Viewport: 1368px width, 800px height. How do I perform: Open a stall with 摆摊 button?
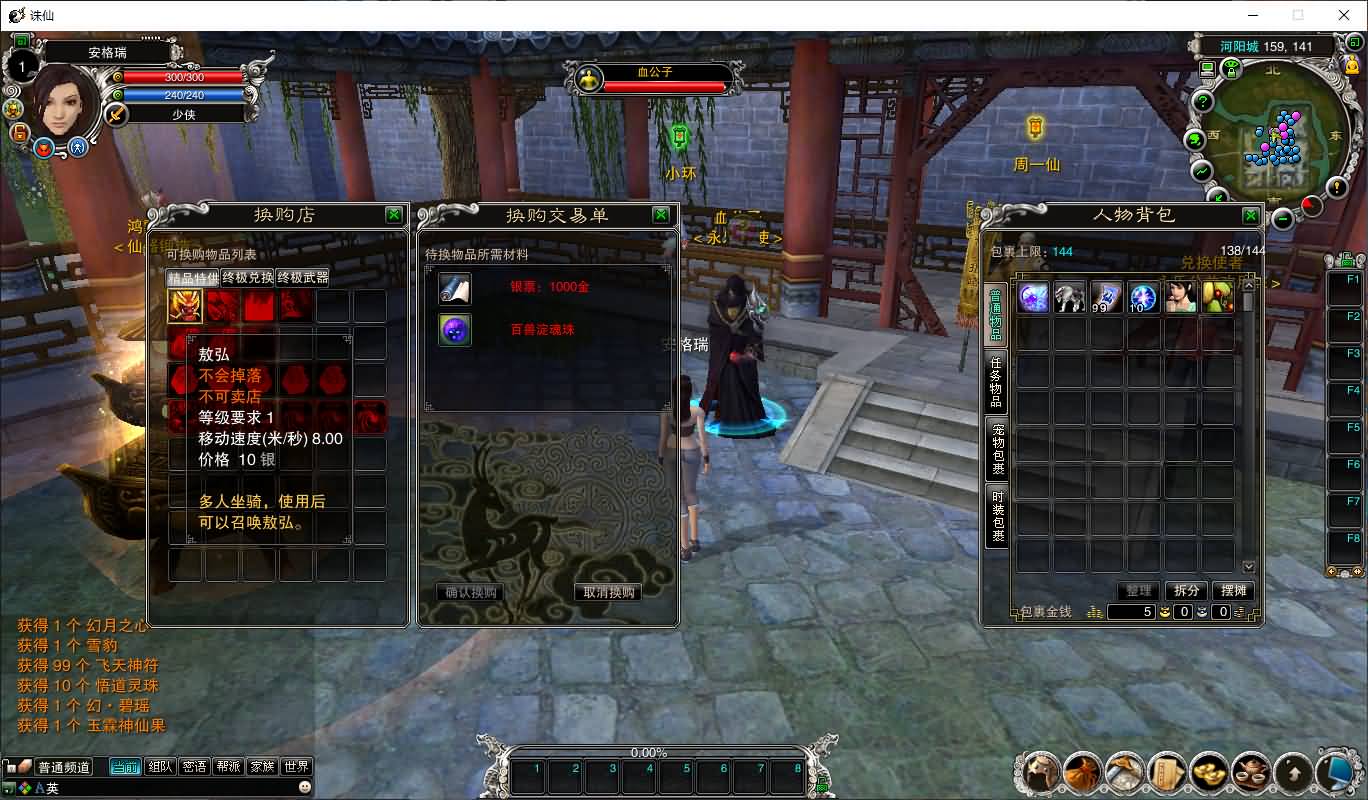pos(1235,591)
